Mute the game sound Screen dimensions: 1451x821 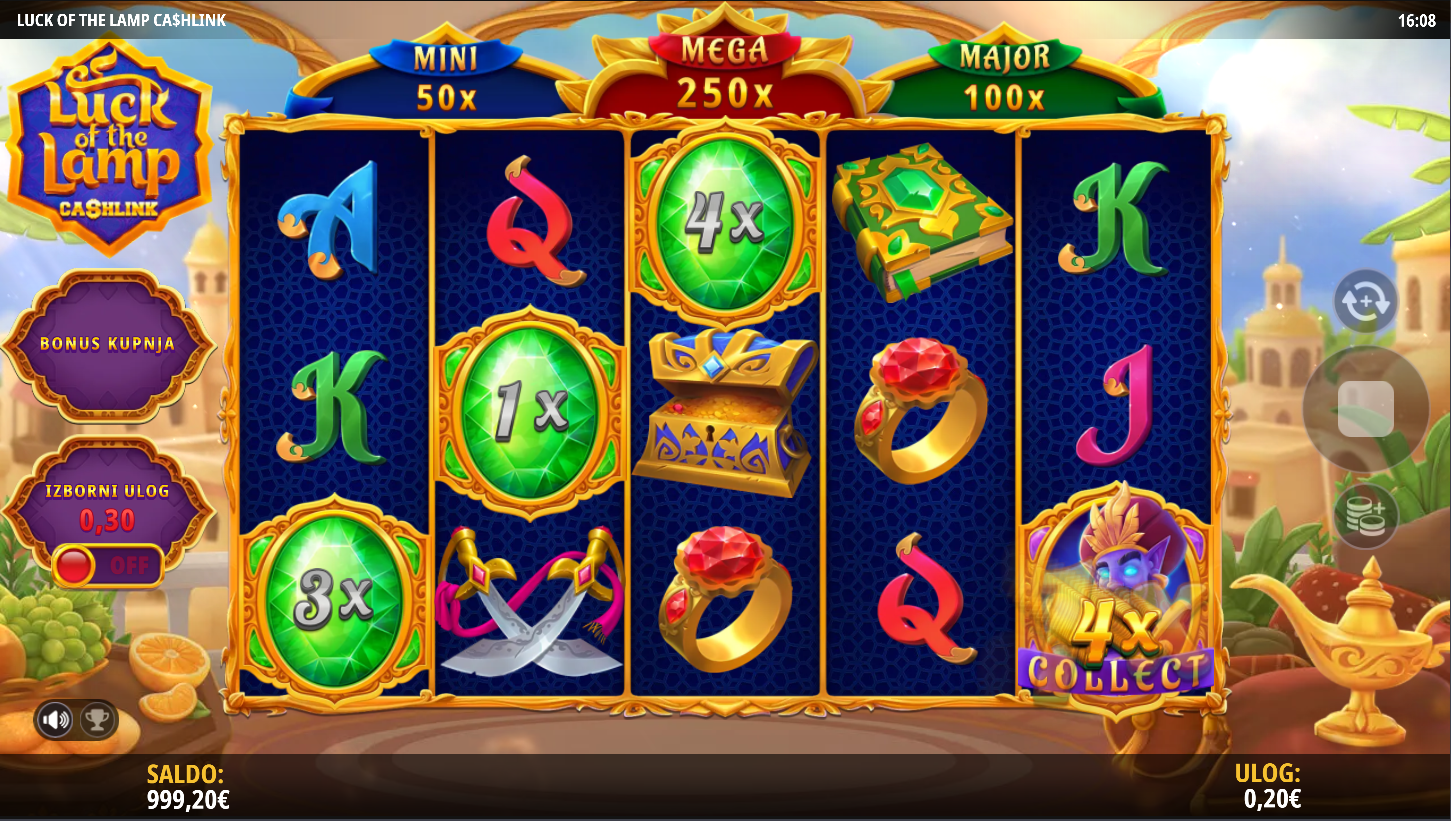[56, 719]
